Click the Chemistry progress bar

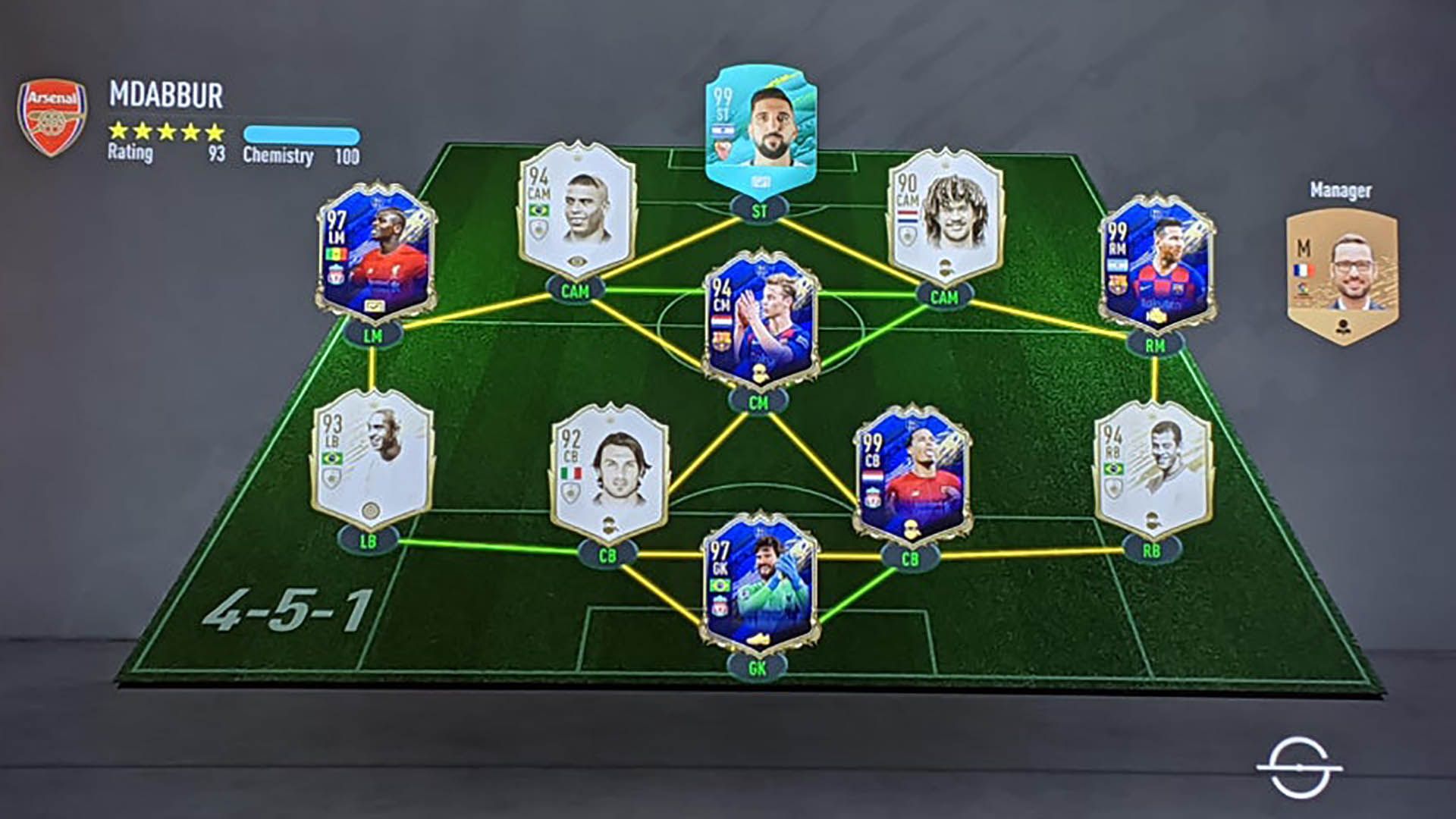pyautogui.click(x=303, y=131)
